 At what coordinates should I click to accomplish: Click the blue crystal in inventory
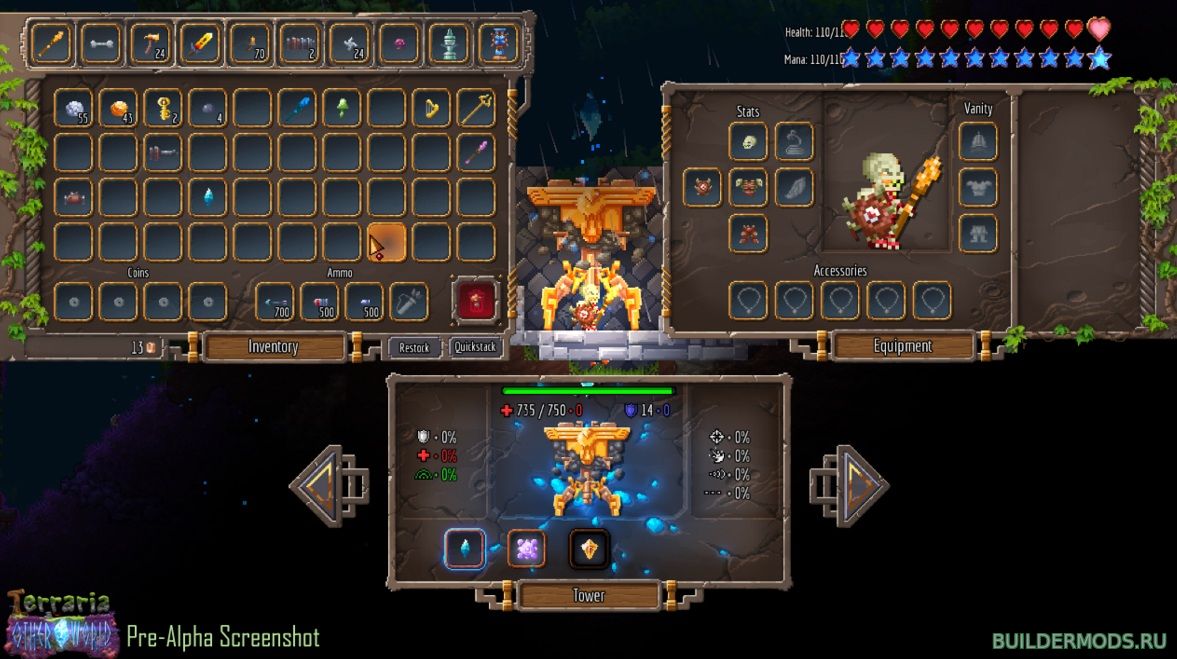[x=208, y=197]
